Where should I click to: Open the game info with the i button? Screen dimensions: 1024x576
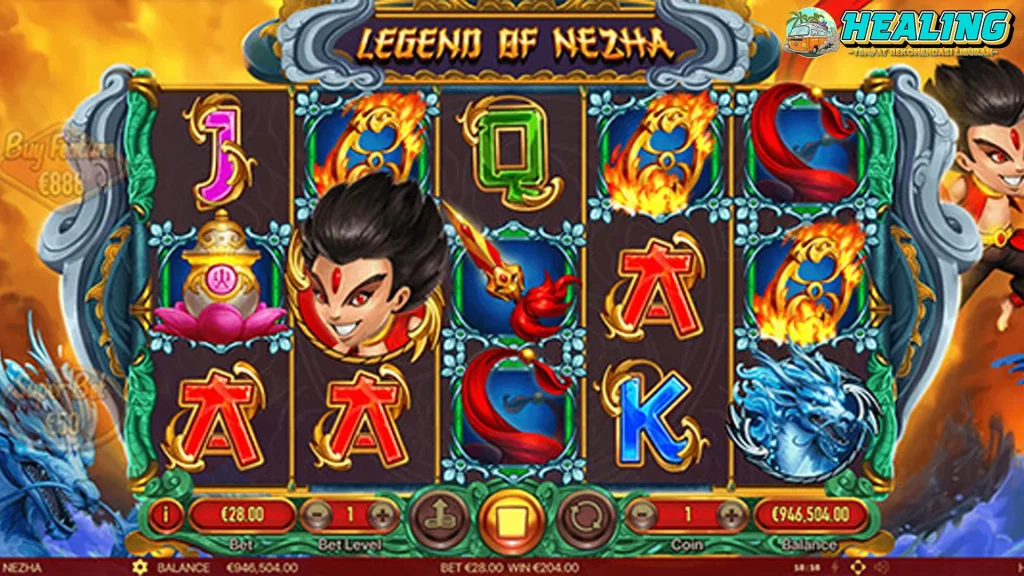coord(166,516)
